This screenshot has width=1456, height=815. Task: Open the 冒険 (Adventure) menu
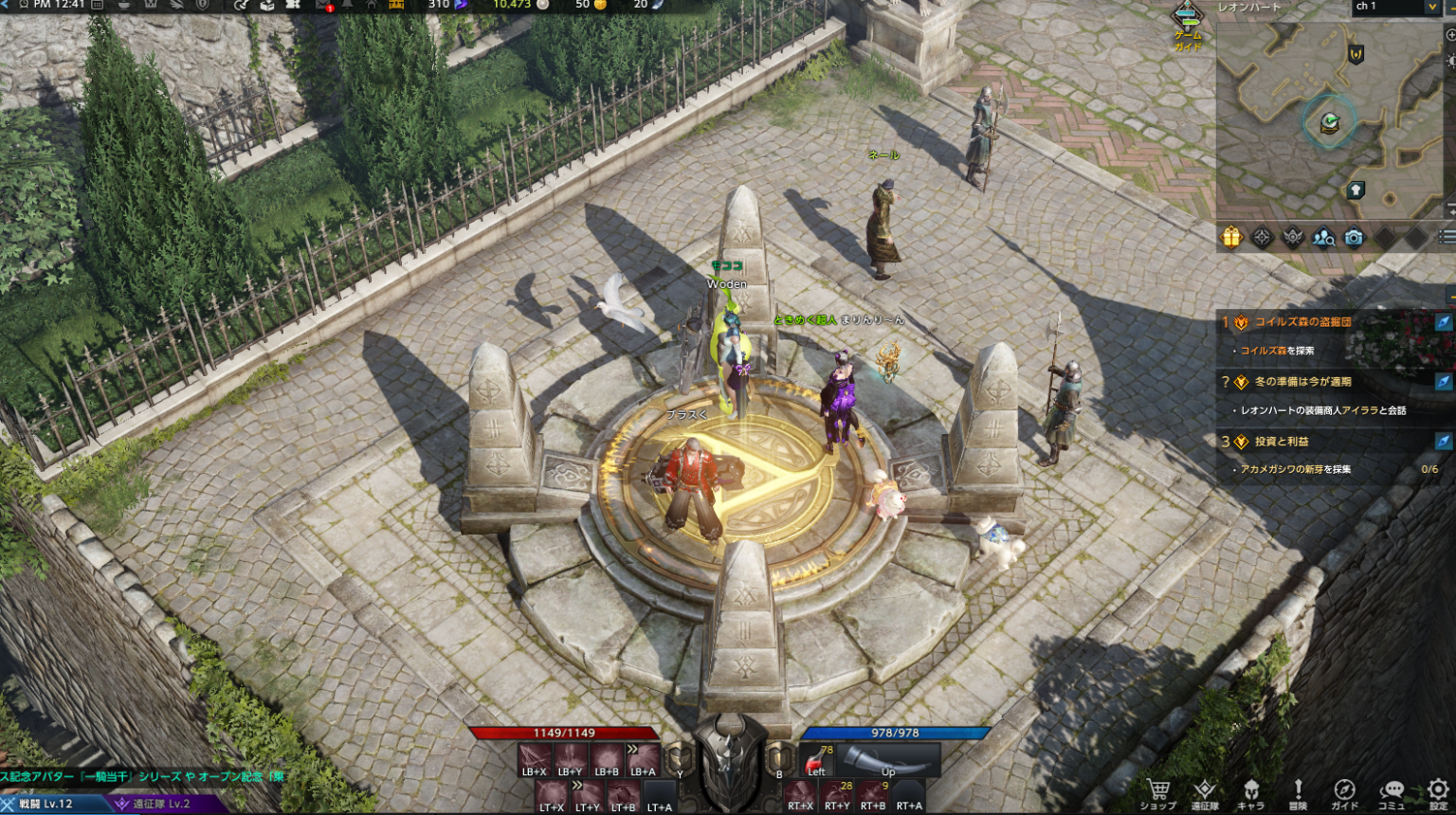coord(1298,792)
